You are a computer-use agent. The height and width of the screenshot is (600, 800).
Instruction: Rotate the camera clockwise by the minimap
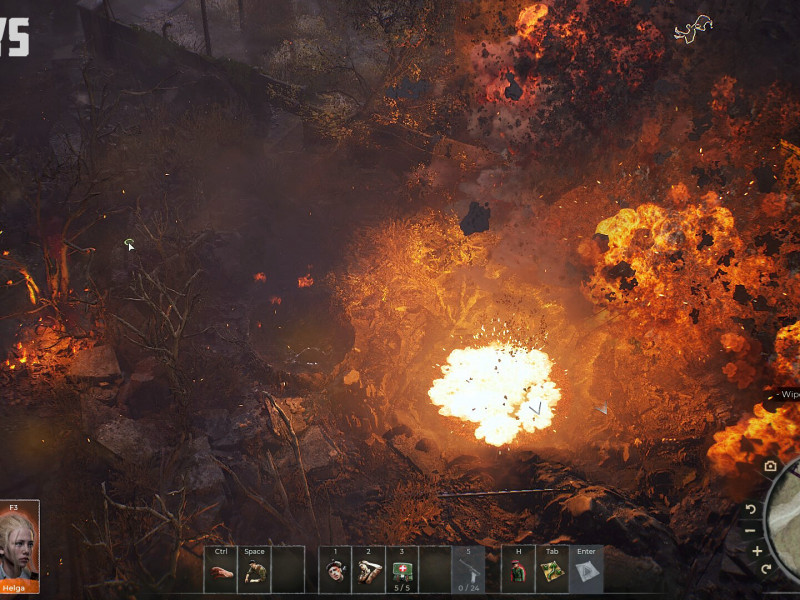pos(766,570)
